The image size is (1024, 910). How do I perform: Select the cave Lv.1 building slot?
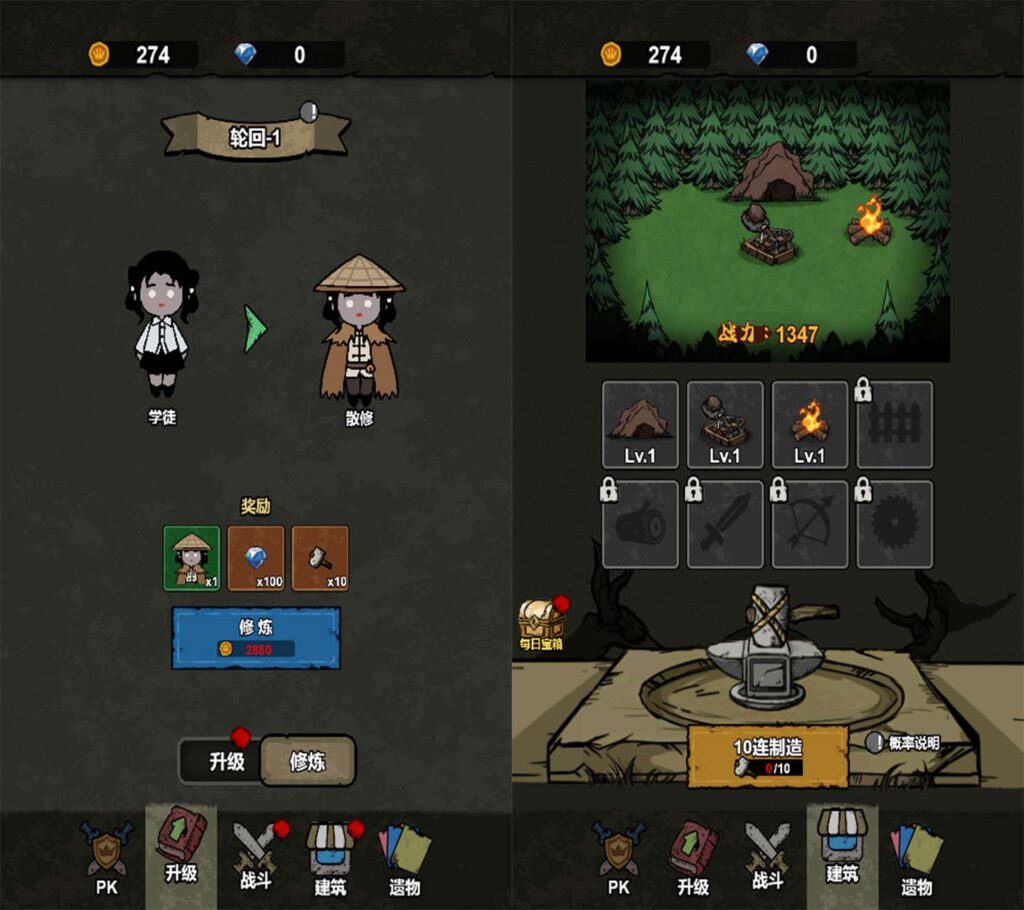click(640, 425)
